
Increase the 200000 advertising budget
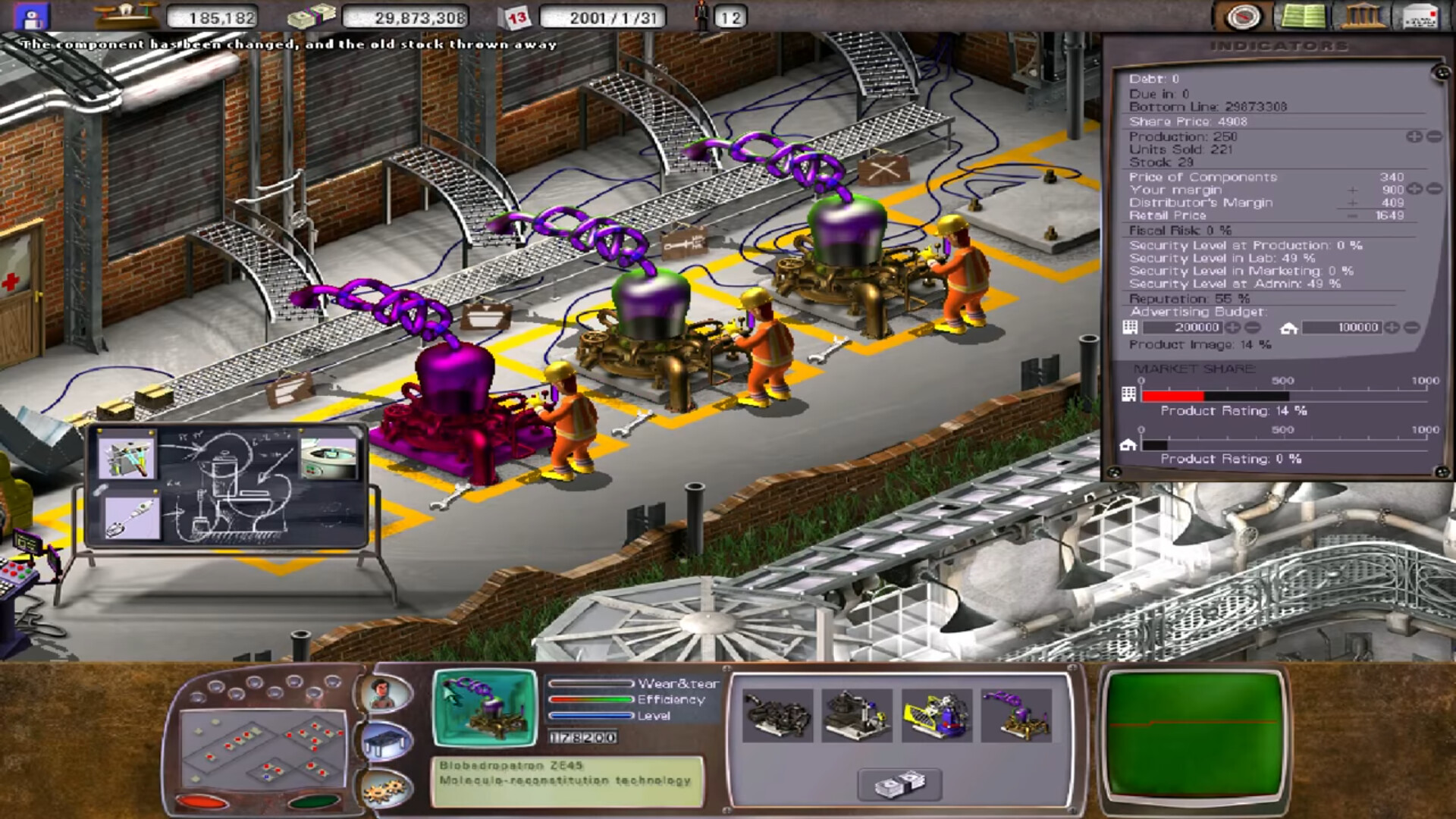pyautogui.click(x=1235, y=328)
